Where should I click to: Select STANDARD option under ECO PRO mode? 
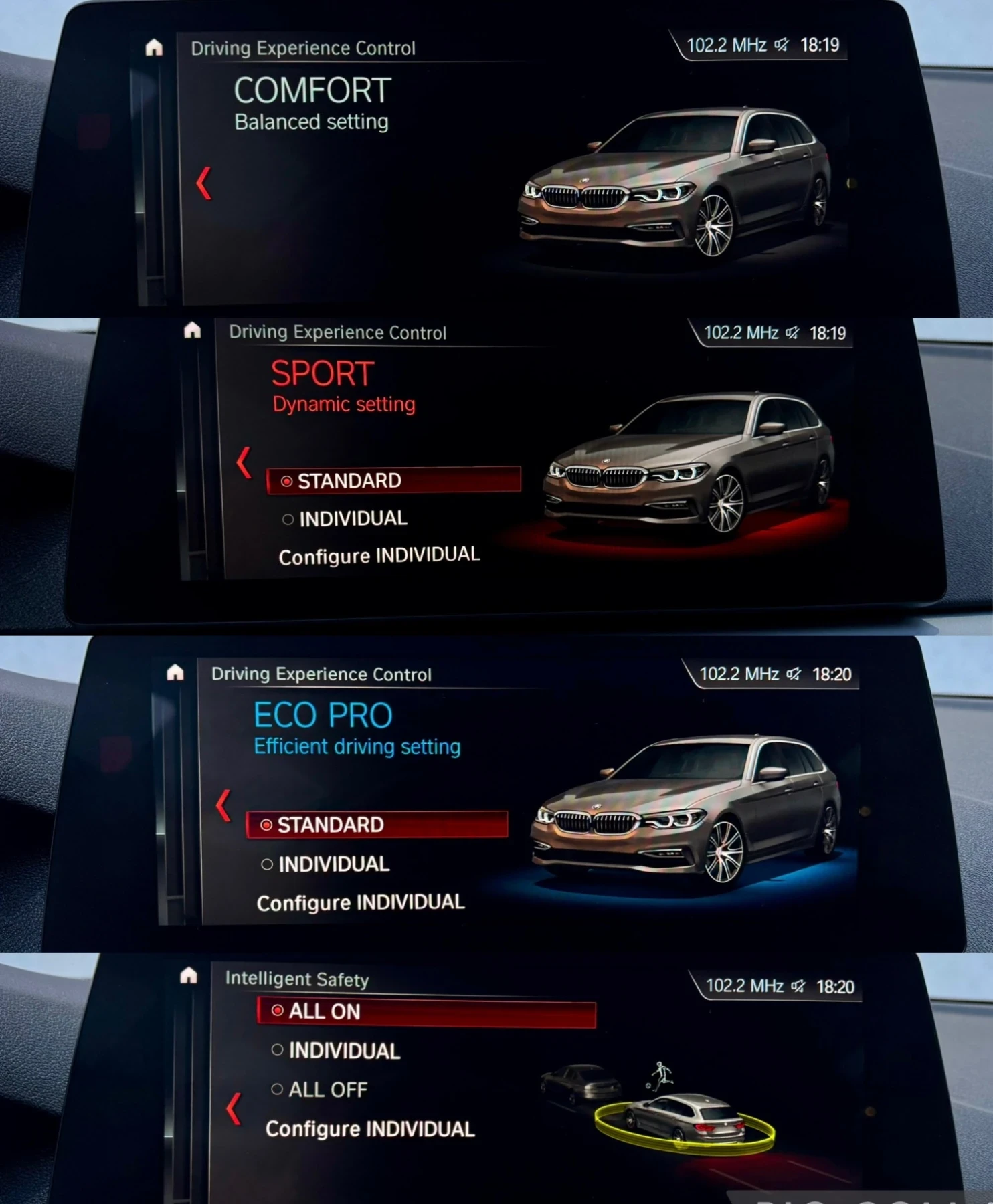(x=376, y=825)
